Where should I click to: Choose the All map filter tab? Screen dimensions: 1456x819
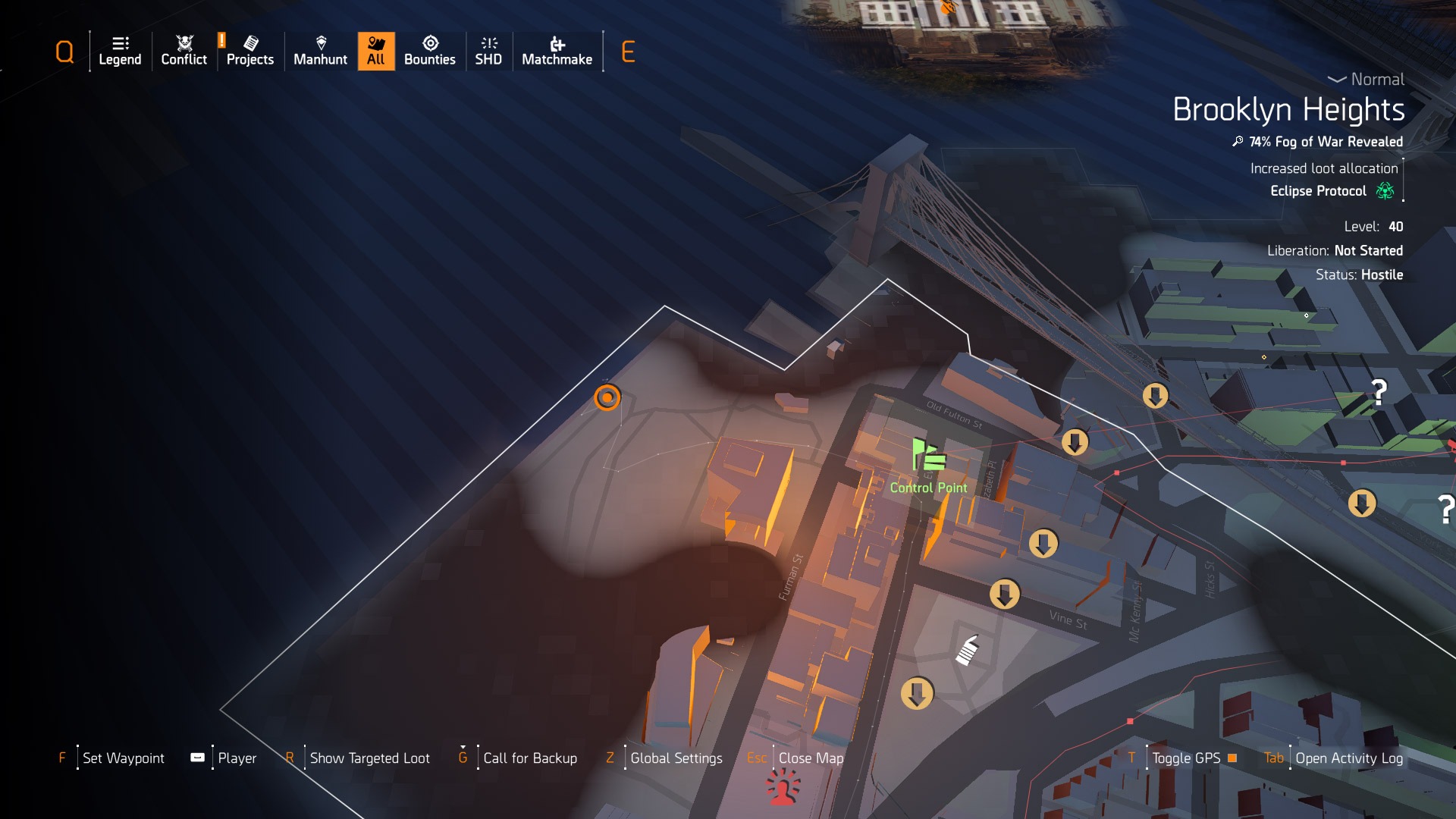click(376, 51)
